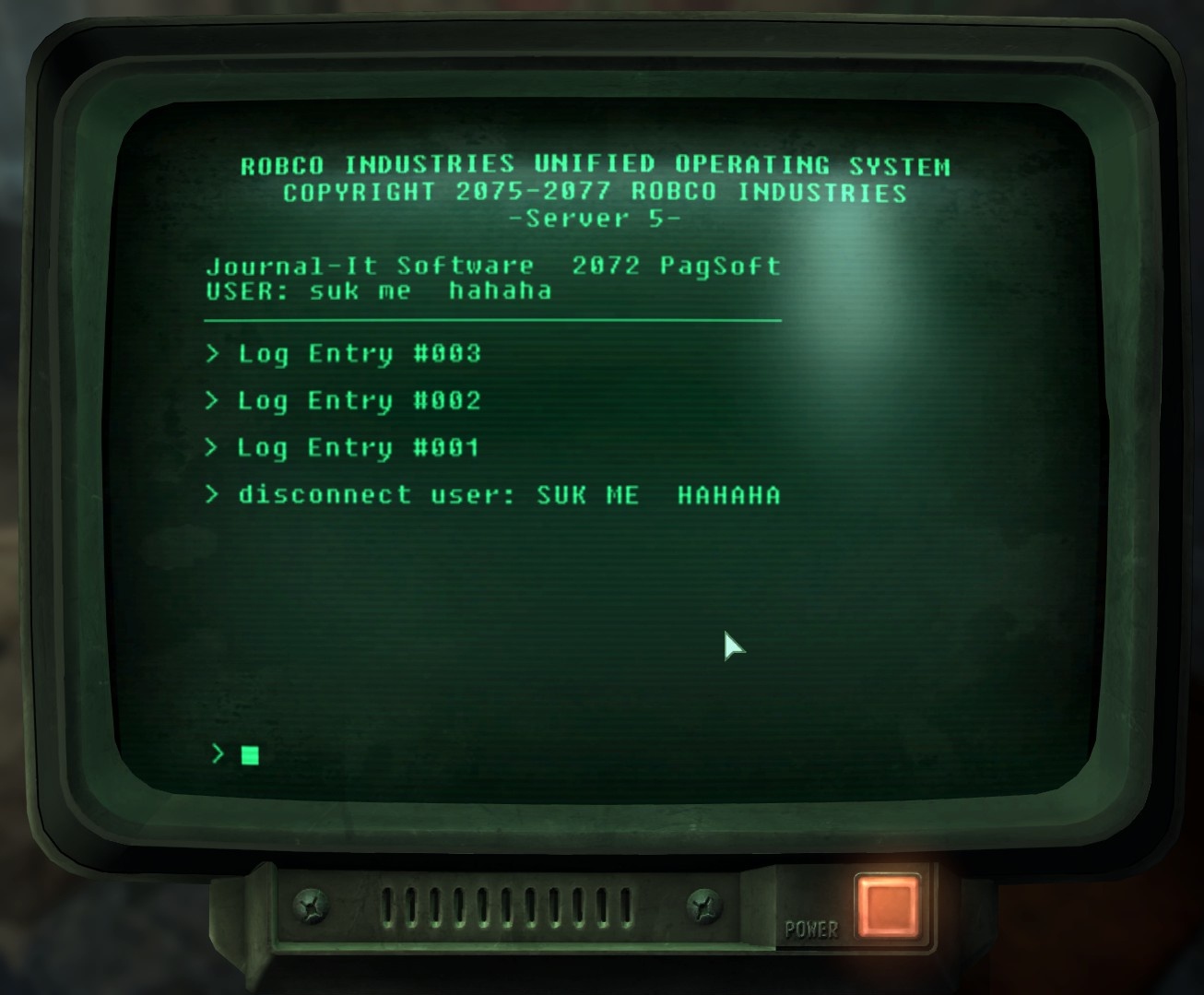Click the 2072 PagSoft version label
Screen dimensions: 1204x995
coord(676,266)
